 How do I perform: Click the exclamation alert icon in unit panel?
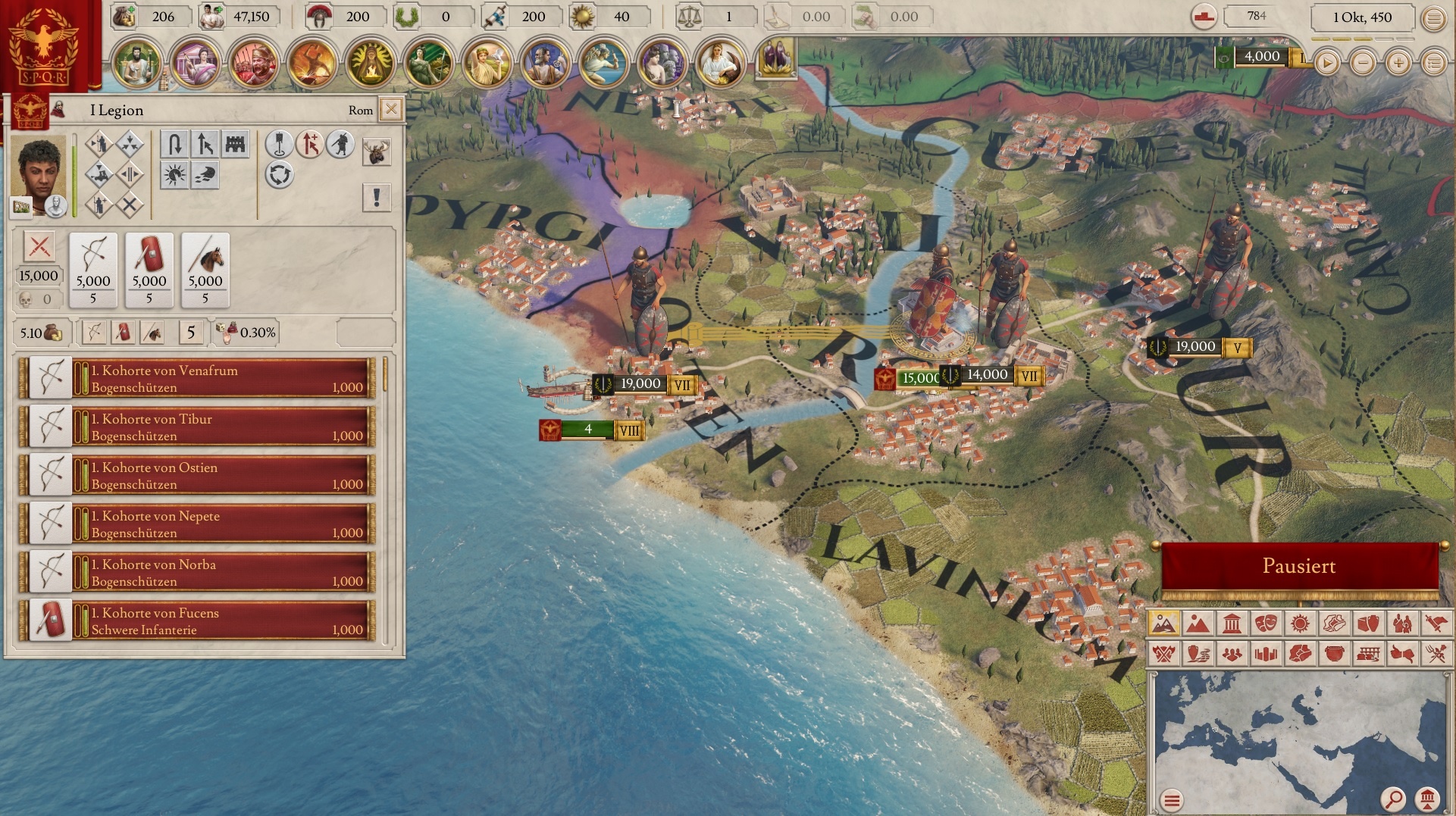pos(375,198)
